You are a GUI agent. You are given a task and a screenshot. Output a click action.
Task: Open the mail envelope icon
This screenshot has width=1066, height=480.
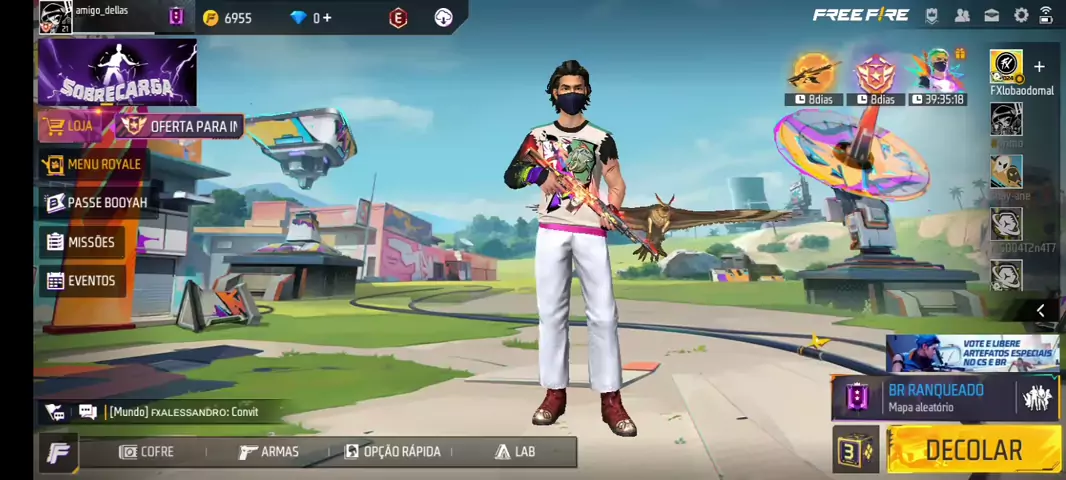pyautogui.click(x=991, y=15)
